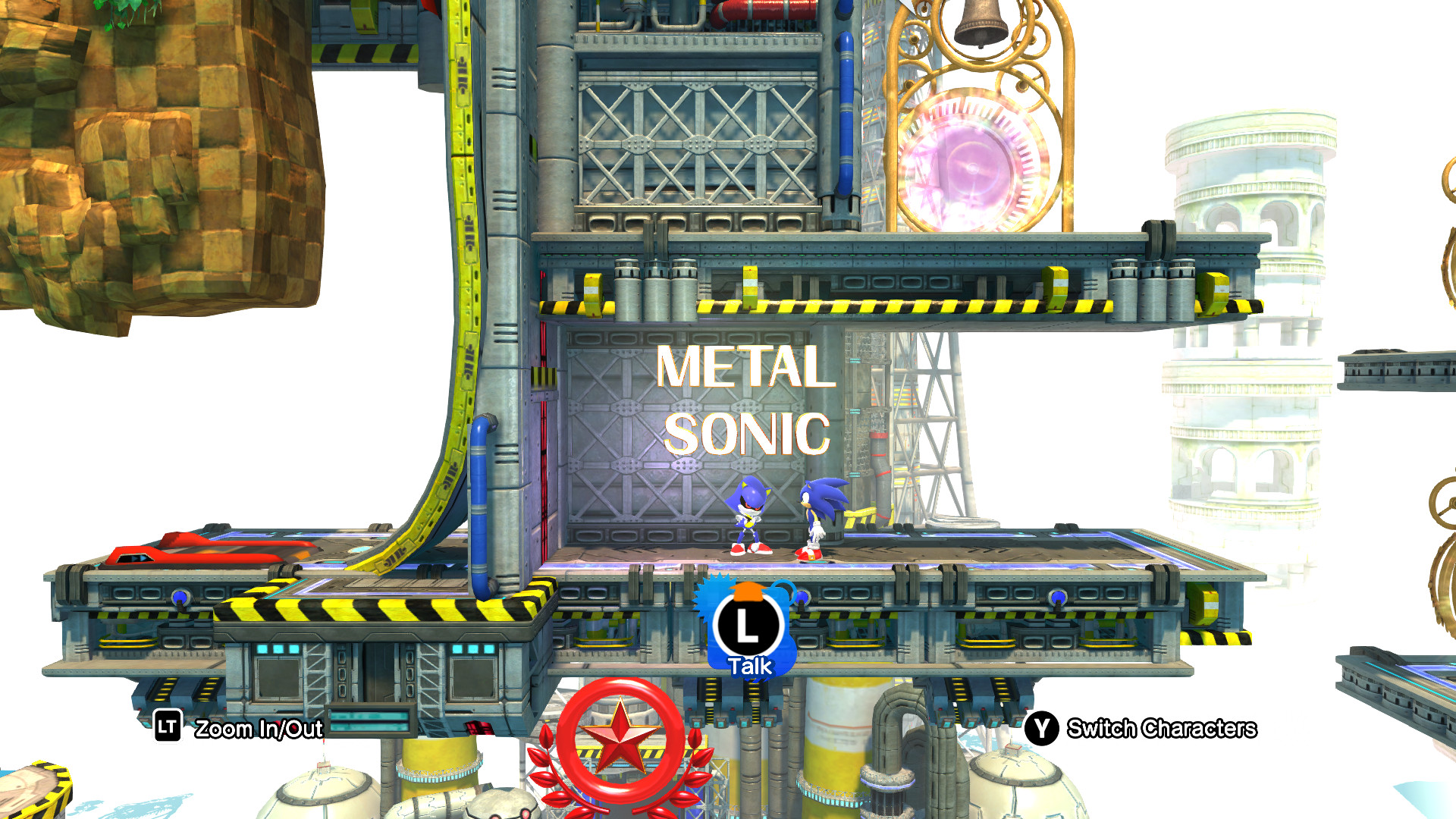The height and width of the screenshot is (819, 1456).
Task: Toggle Switch Characters mode
Action: [x=1042, y=729]
